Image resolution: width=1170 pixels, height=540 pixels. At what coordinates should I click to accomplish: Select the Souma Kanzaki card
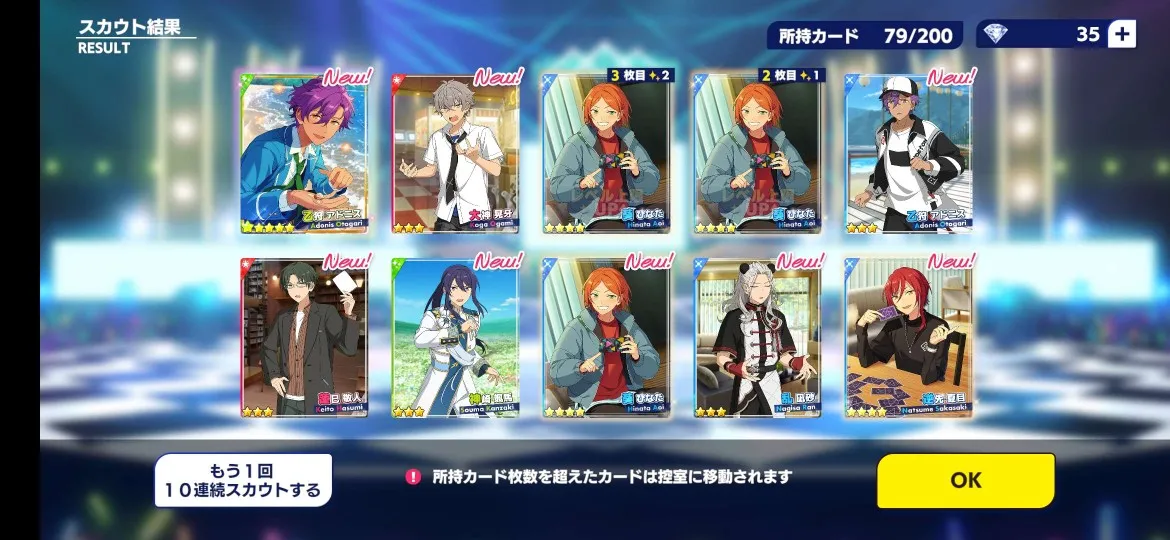pos(455,337)
